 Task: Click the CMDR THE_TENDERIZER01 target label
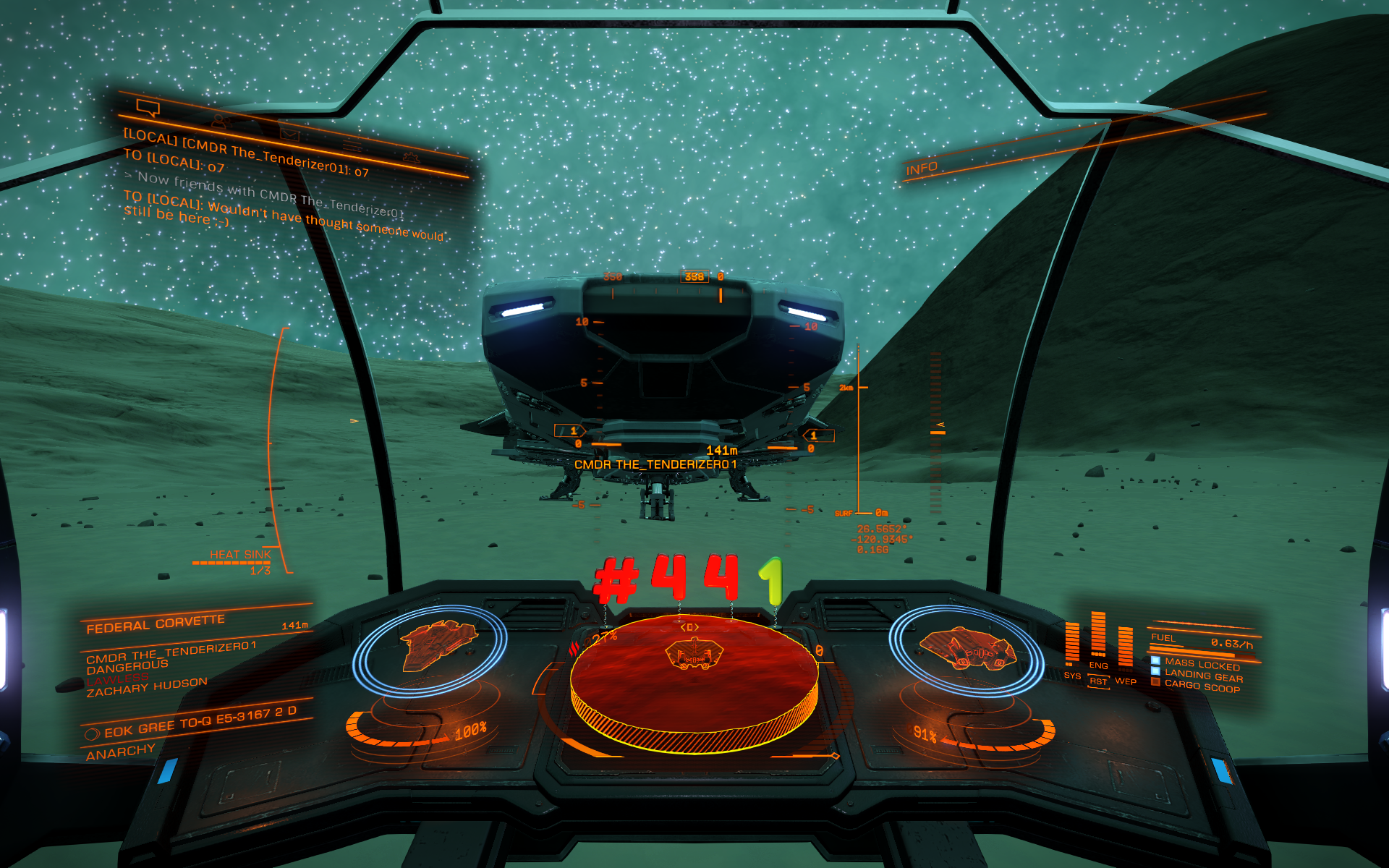click(655, 464)
